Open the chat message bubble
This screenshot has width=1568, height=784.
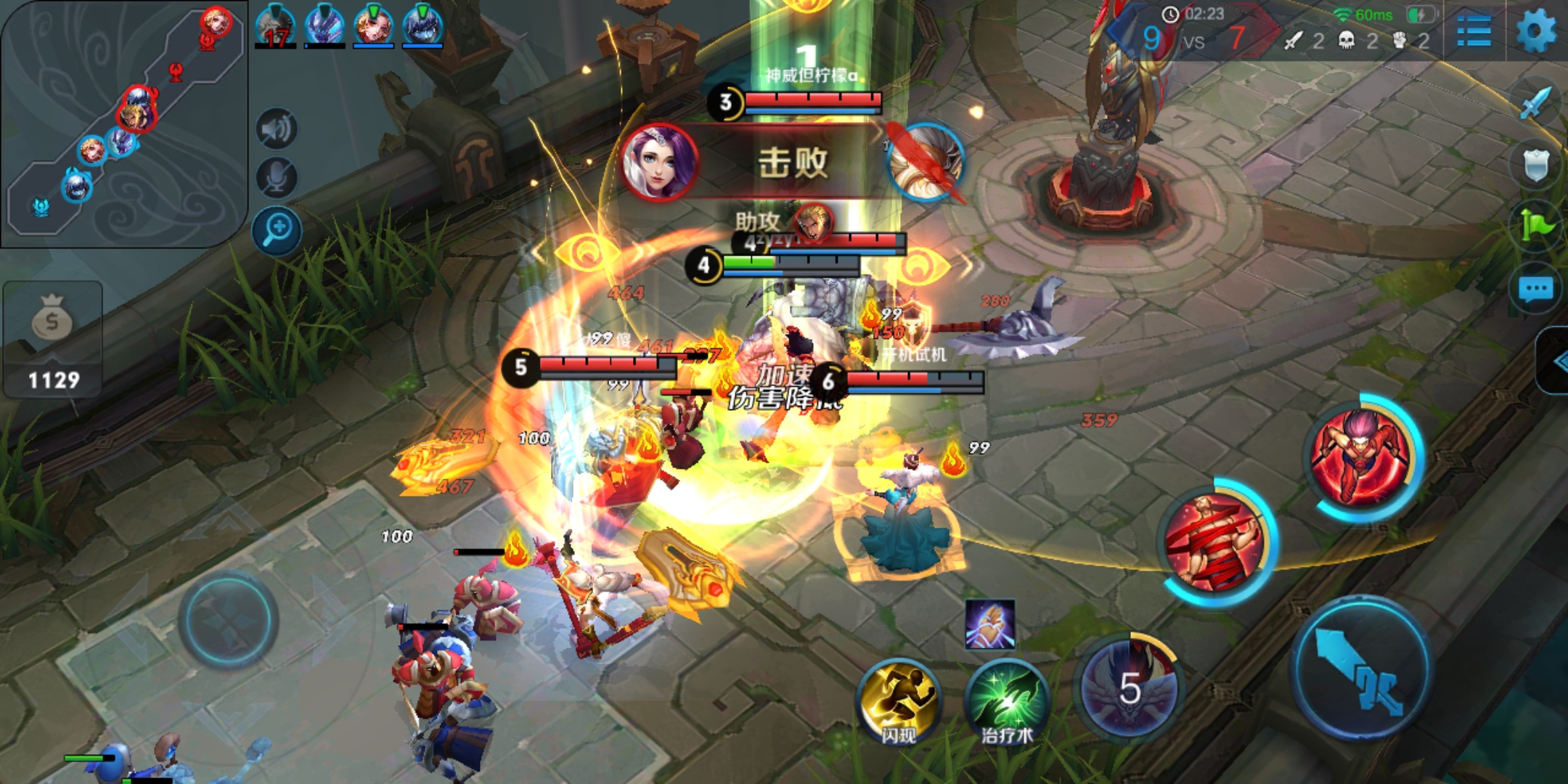point(1536,290)
